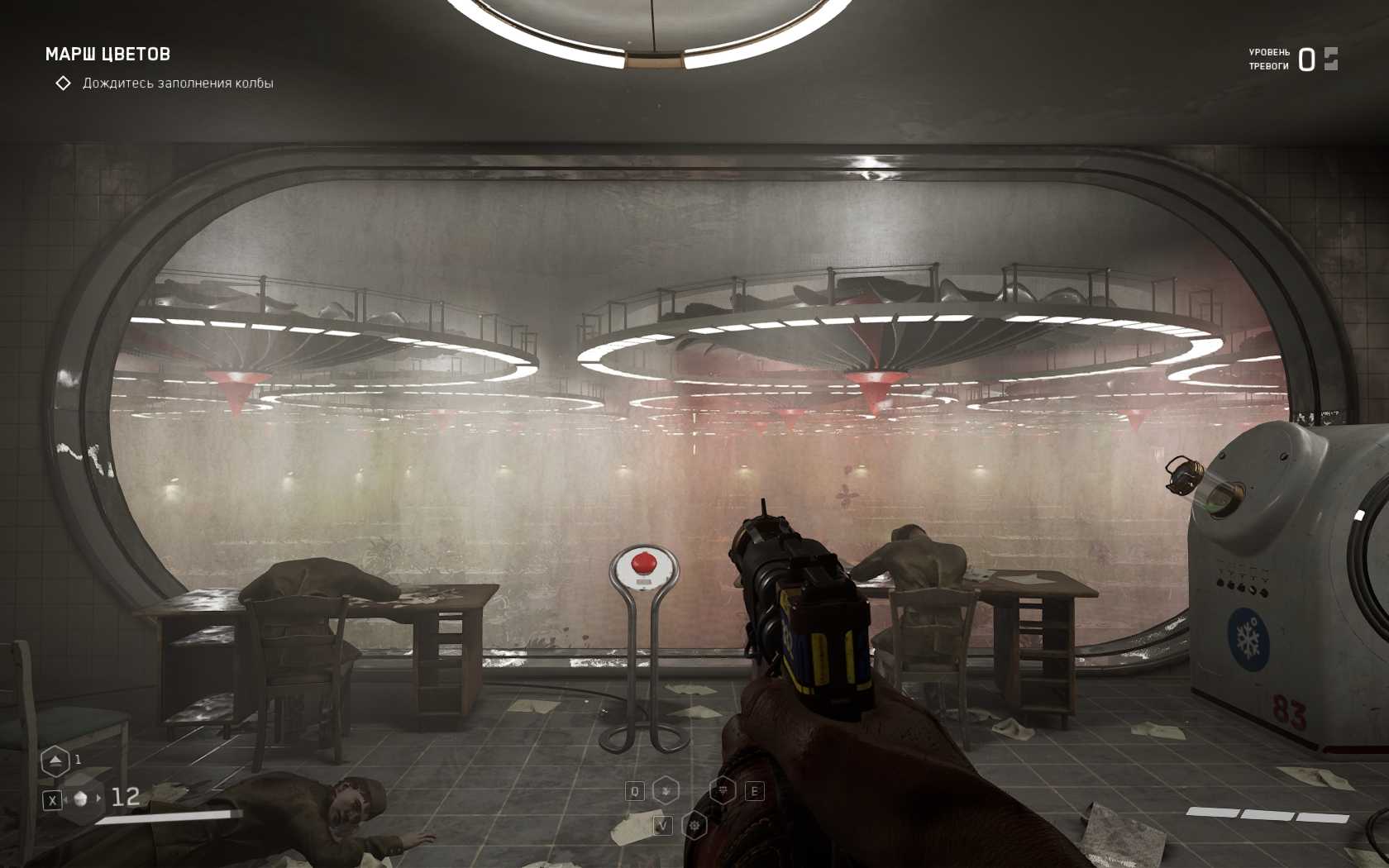Activate the right hexagon ability with downward arrows
The image size is (1389, 868).
[723, 791]
